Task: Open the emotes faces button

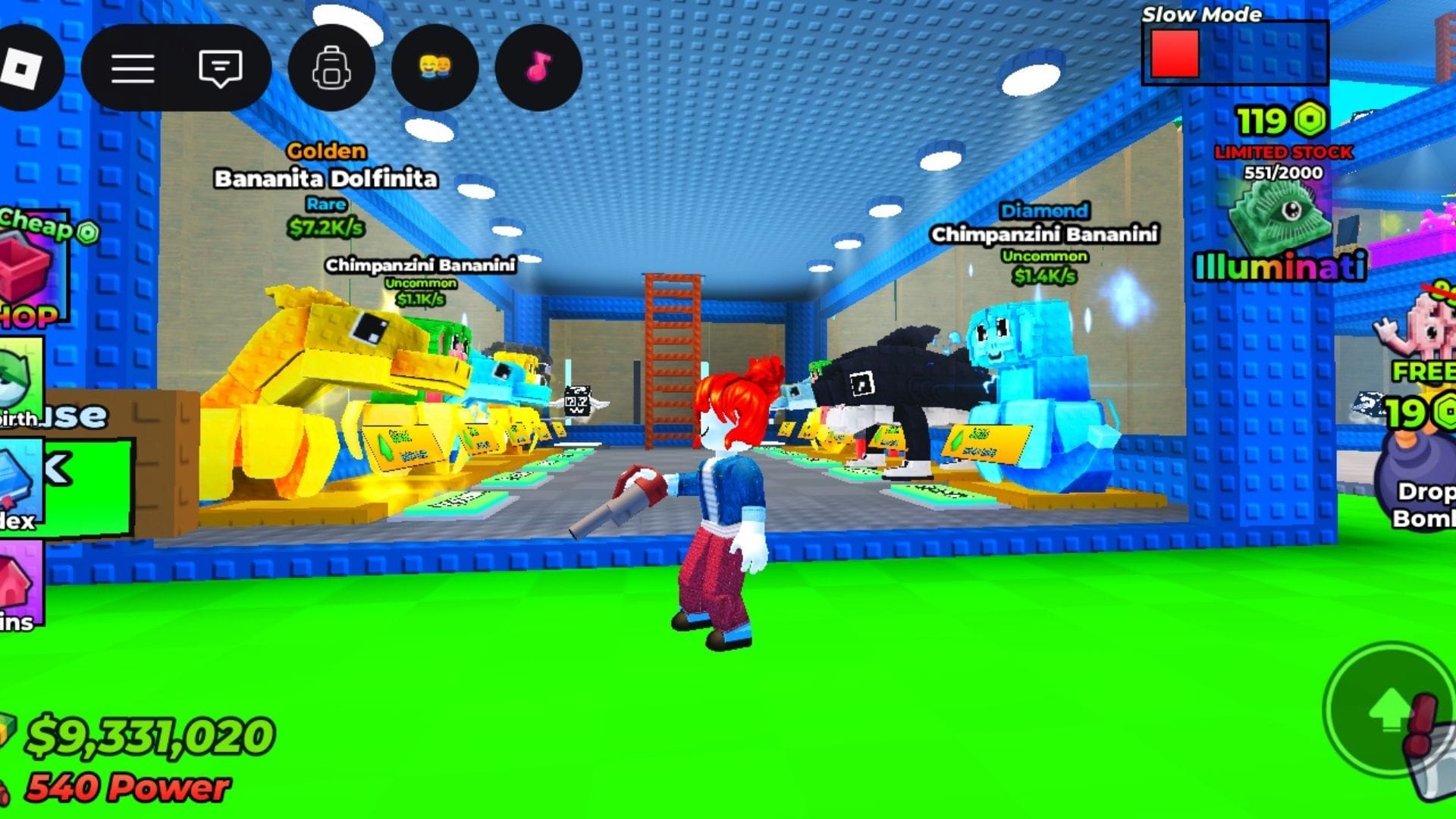Action: [x=435, y=68]
